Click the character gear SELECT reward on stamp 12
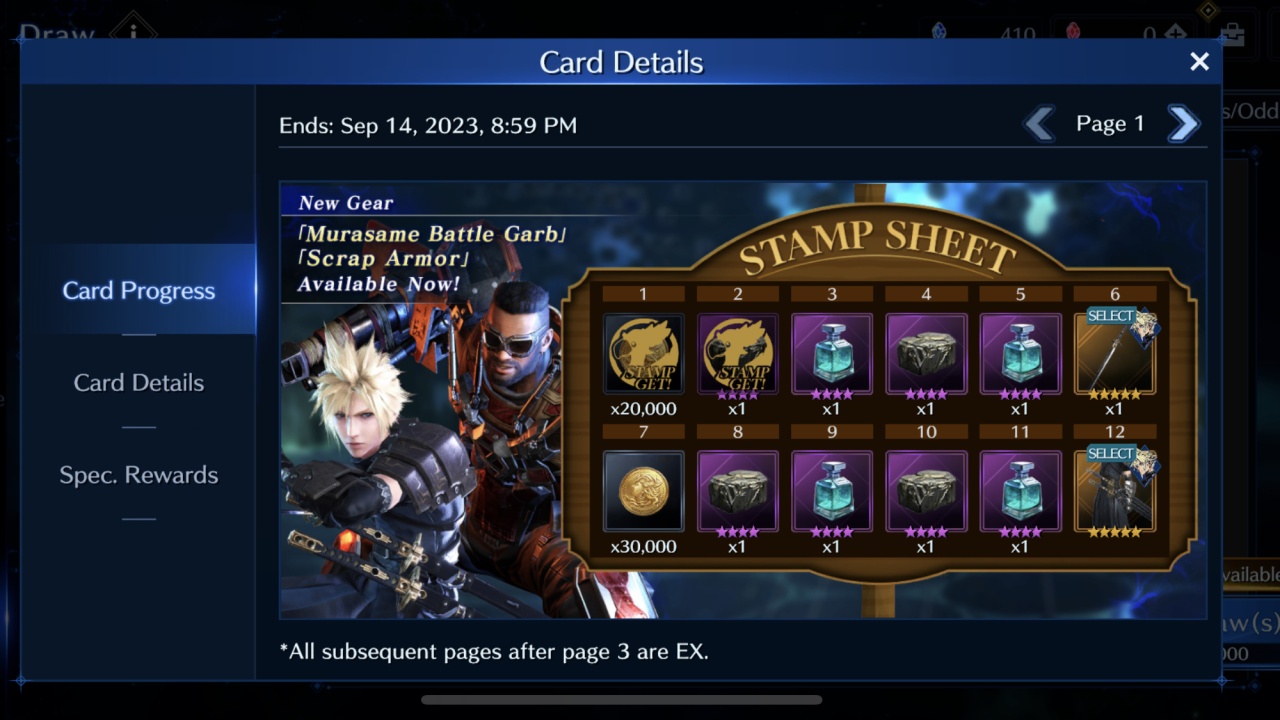This screenshot has height=720, width=1280. coord(1114,491)
